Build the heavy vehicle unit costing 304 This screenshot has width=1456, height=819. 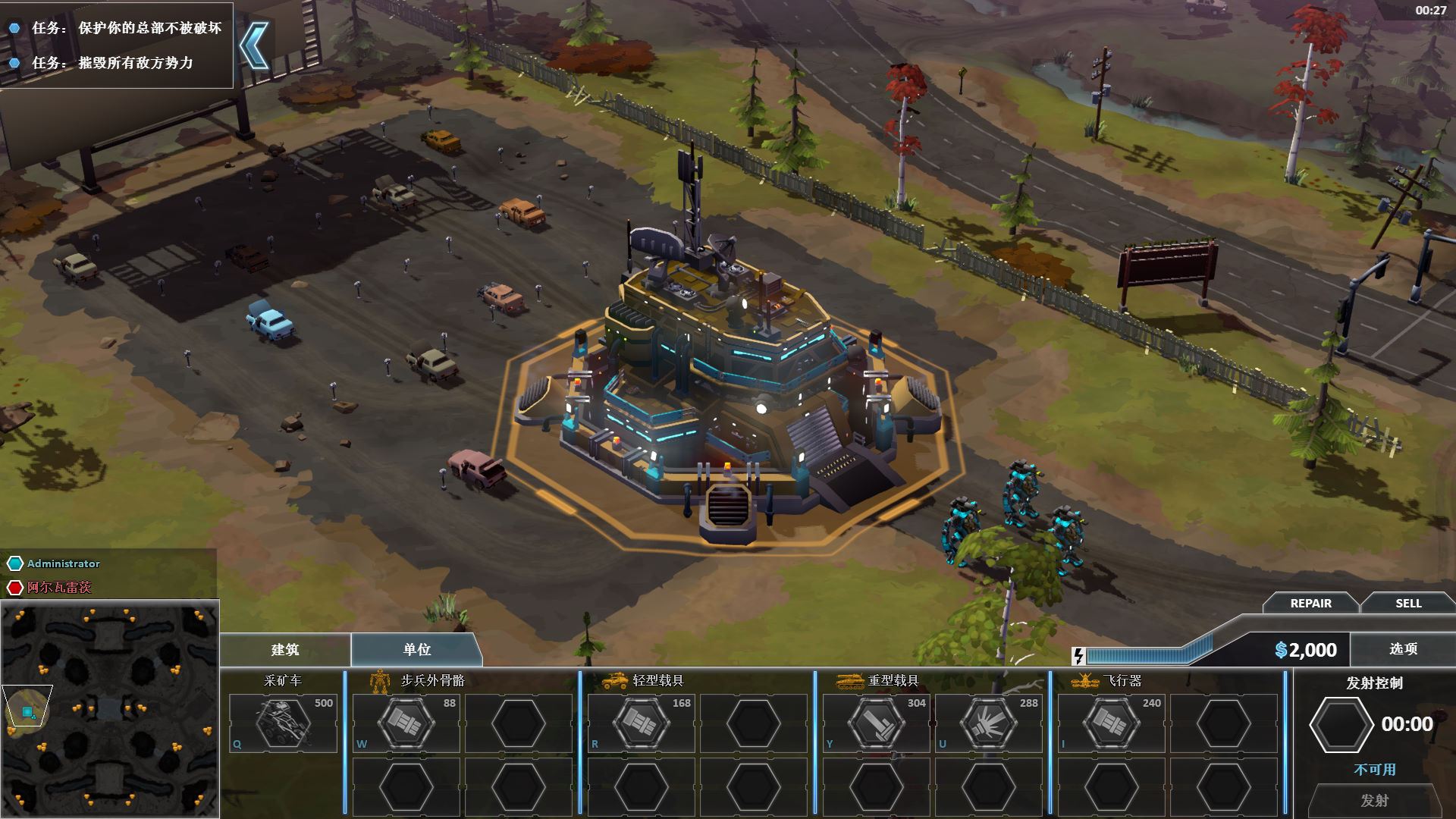(x=876, y=723)
